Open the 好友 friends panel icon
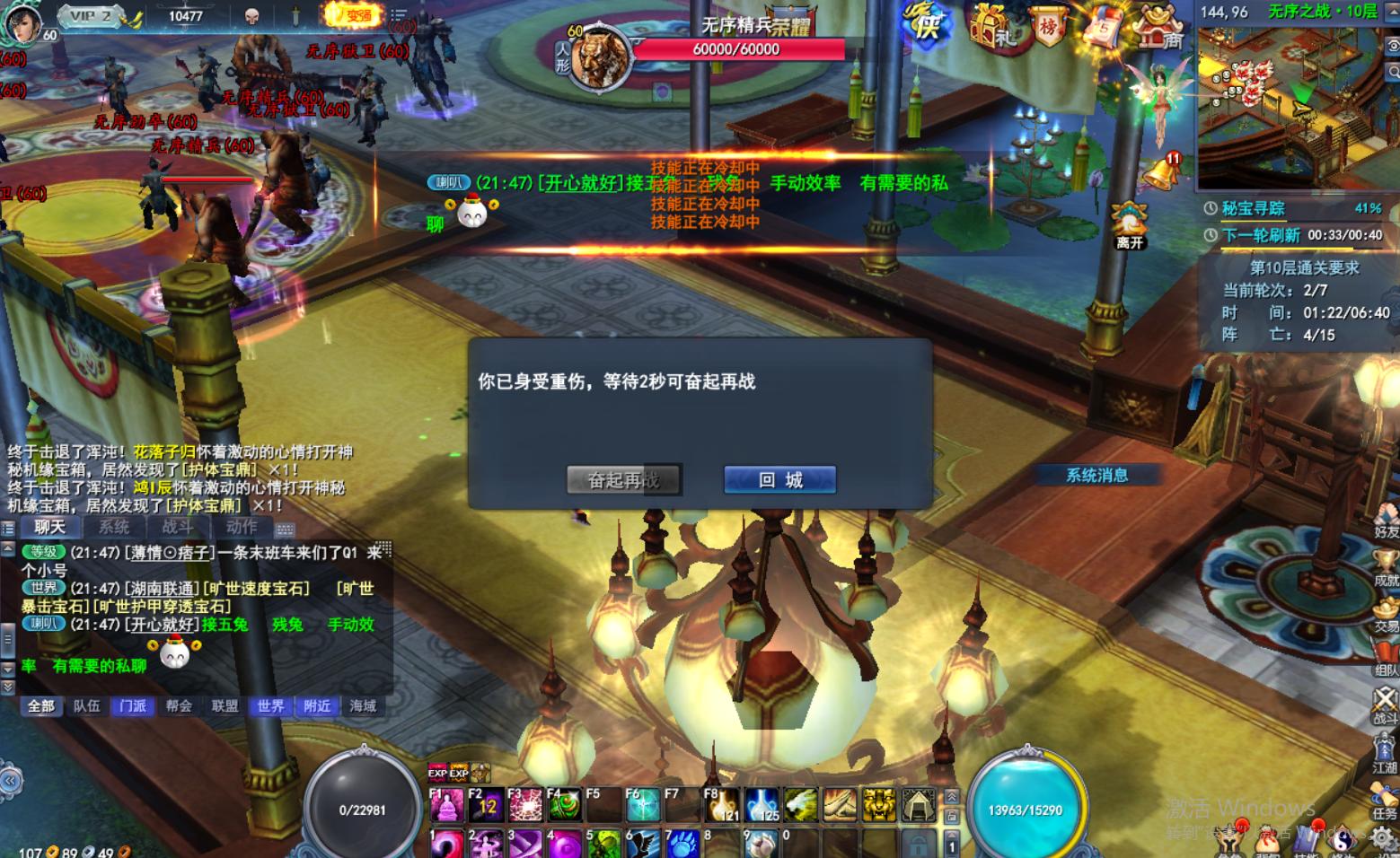The image size is (1400, 858). pos(1385,512)
